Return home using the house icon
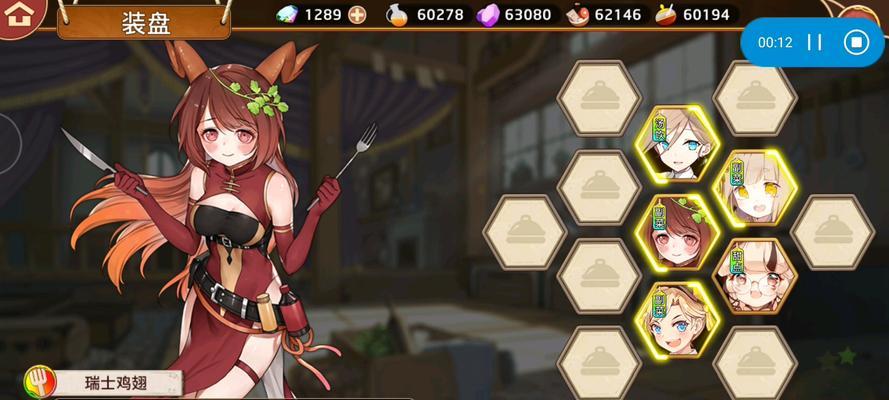889x400 pixels. pyautogui.click(x=16, y=16)
